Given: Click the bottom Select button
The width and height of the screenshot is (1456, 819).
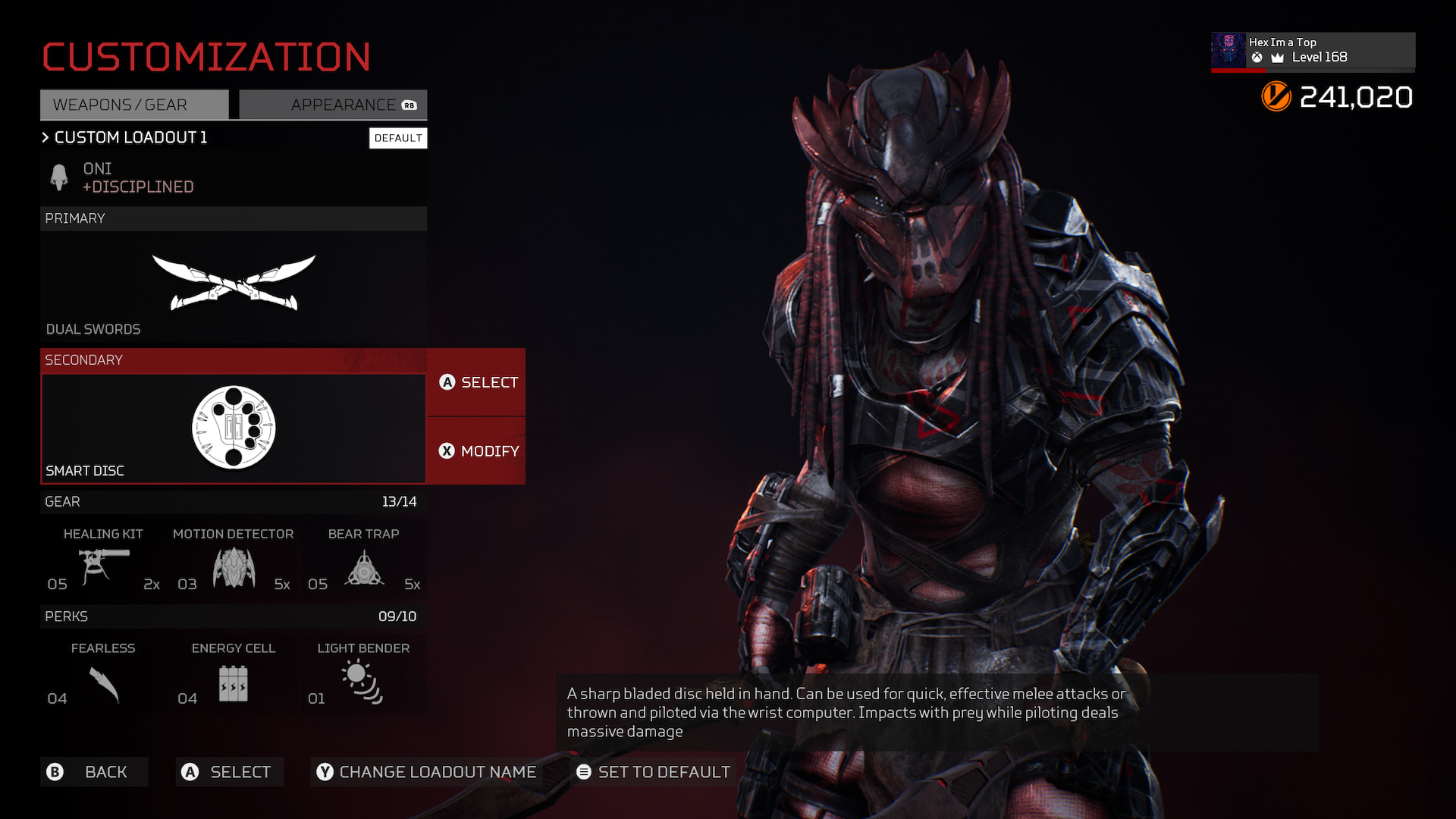Looking at the screenshot, I should [229, 772].
